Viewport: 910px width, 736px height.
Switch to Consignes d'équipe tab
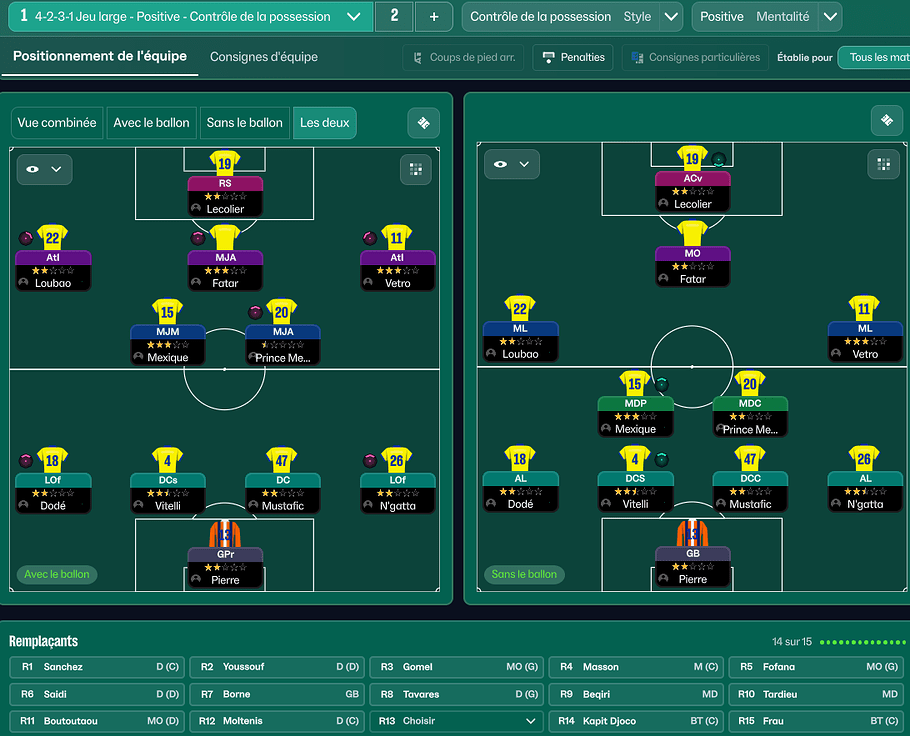coord(264,57)
